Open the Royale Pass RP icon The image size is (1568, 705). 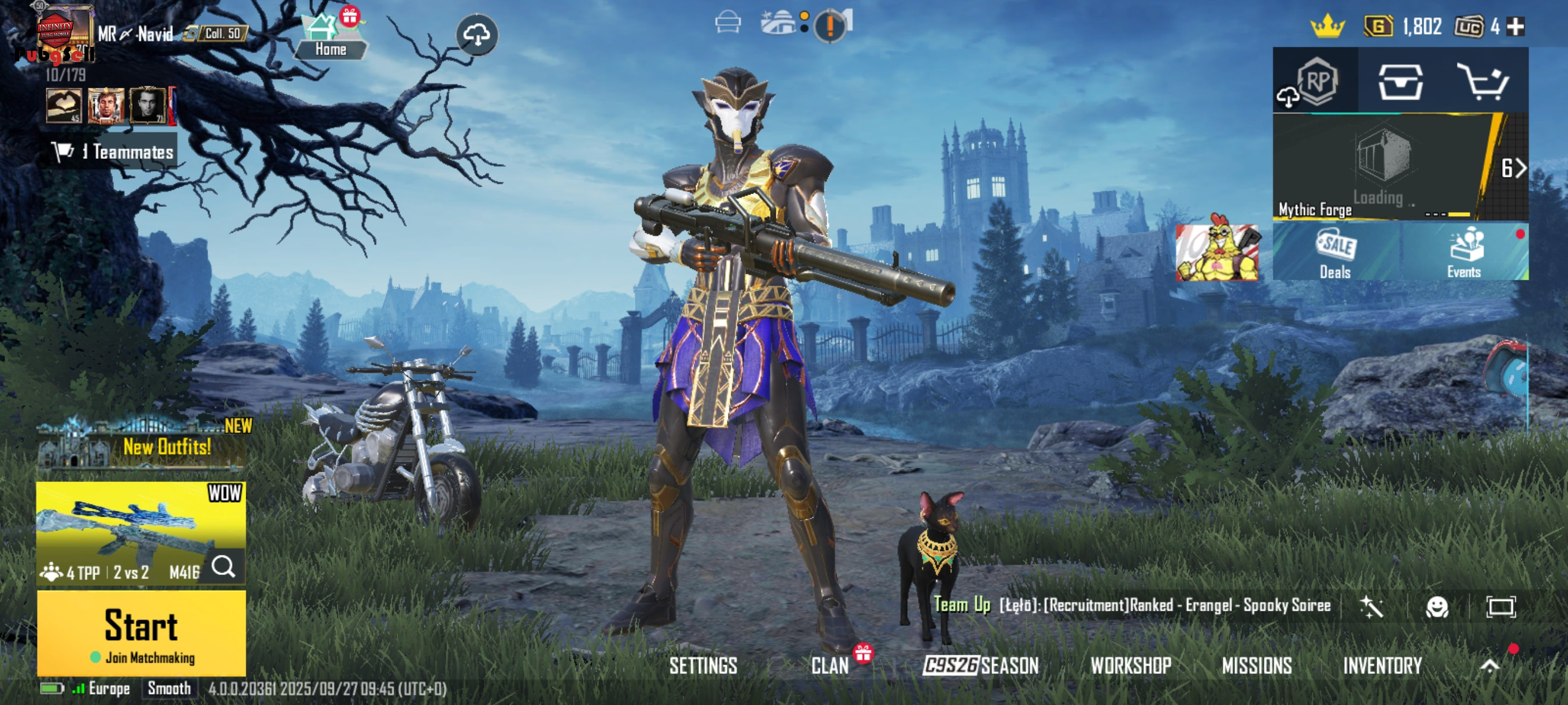pyautogui.click(x=1316, y=81)
